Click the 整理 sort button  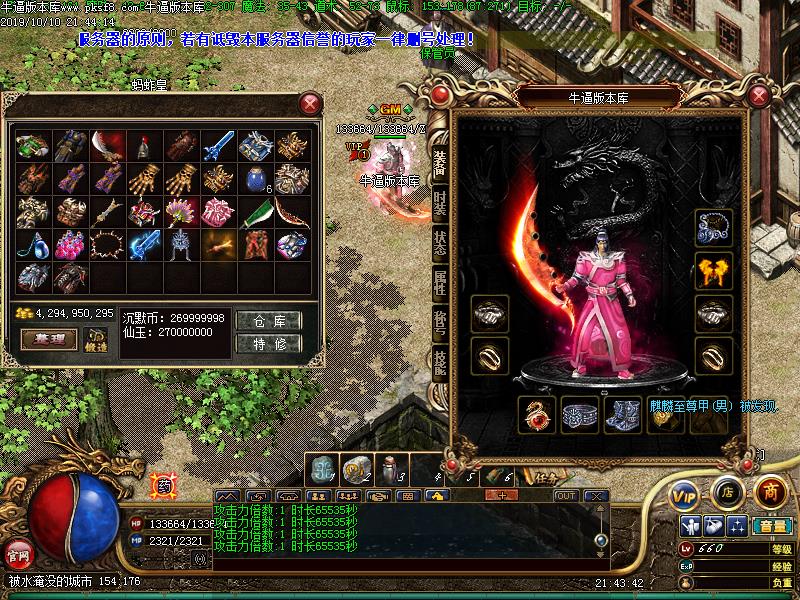(x=49, y=339)
